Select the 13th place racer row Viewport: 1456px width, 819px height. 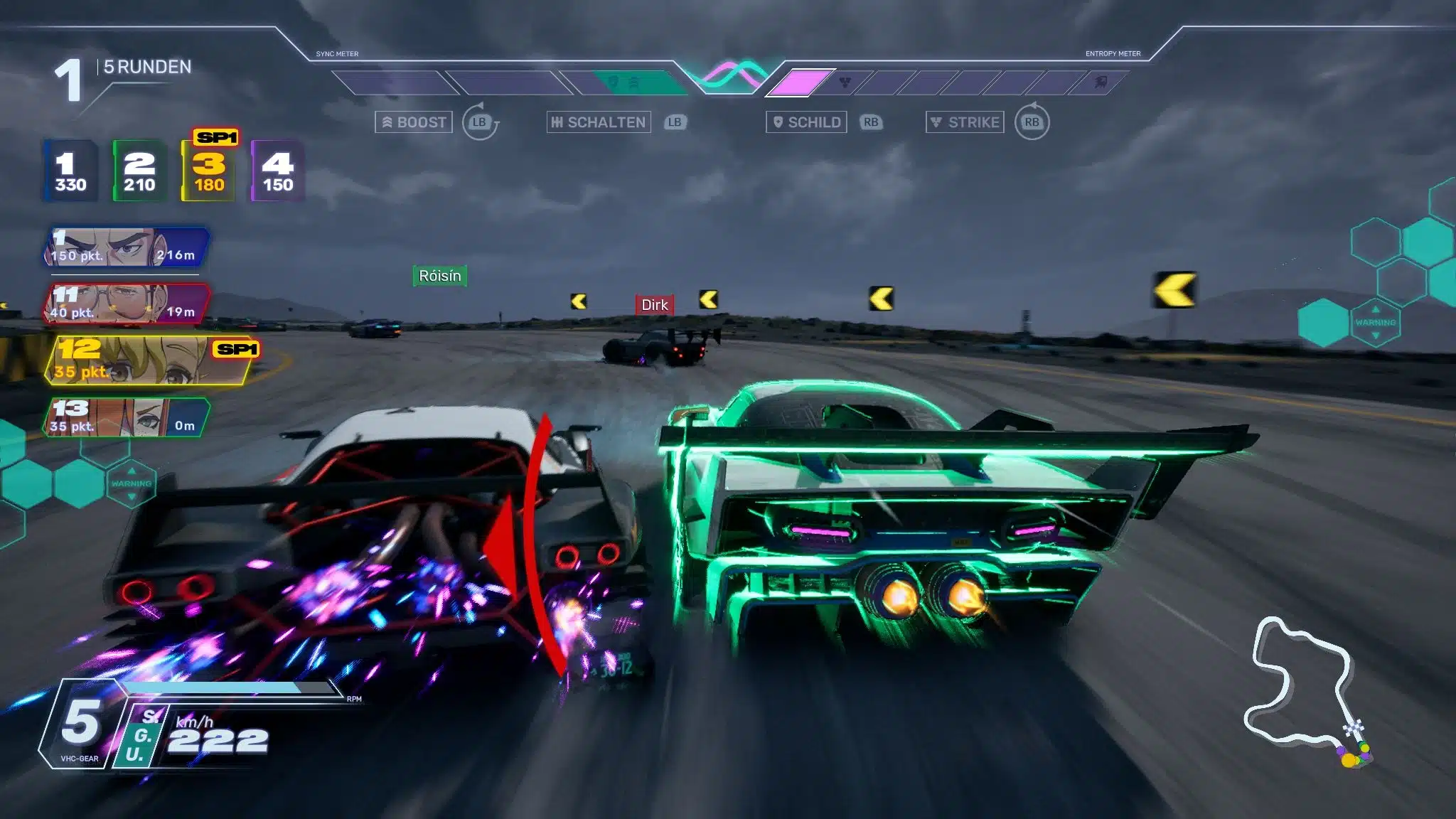pos(127,417)
